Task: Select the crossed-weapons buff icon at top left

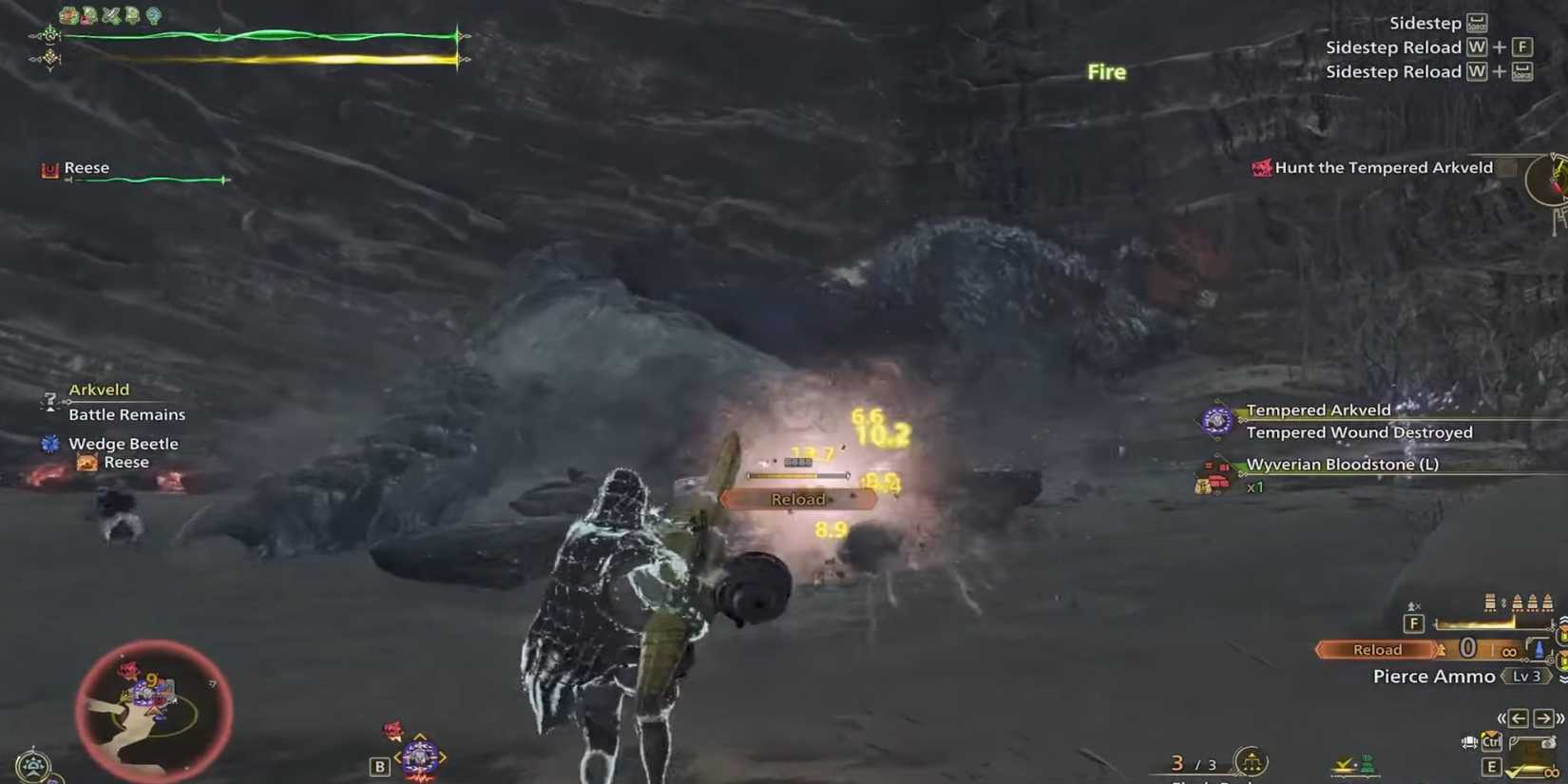Action: pos(110,15)
